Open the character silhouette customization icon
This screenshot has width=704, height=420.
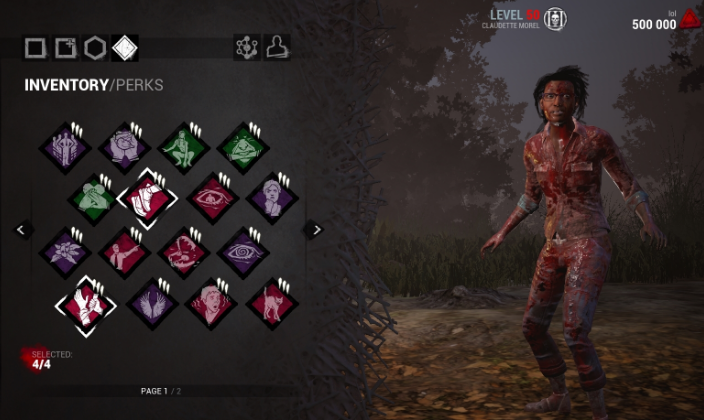278,47
